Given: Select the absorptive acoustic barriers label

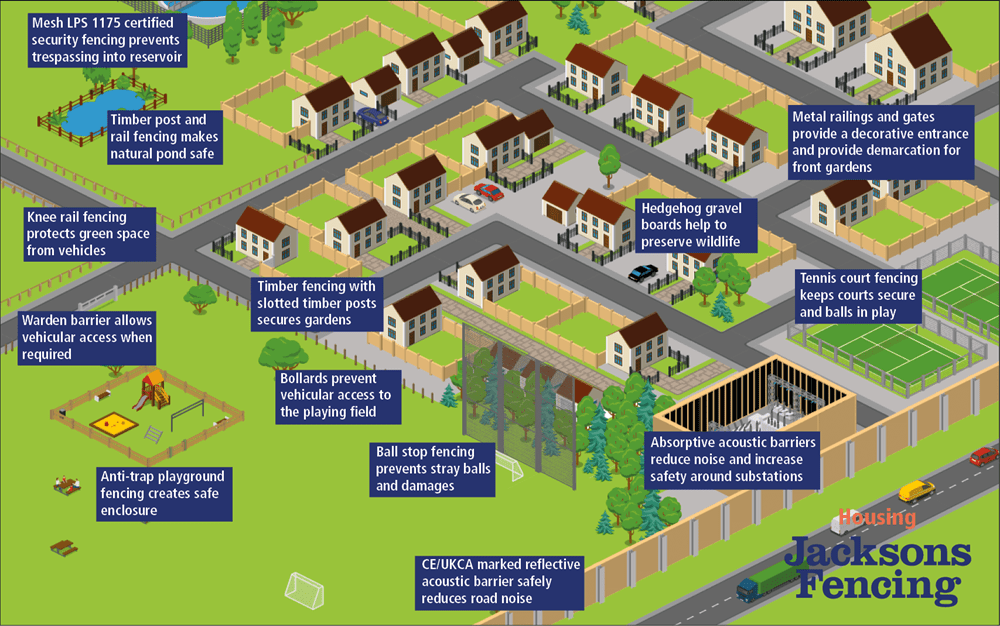Looking at the screenshot, I should click(x=732, y=458).
